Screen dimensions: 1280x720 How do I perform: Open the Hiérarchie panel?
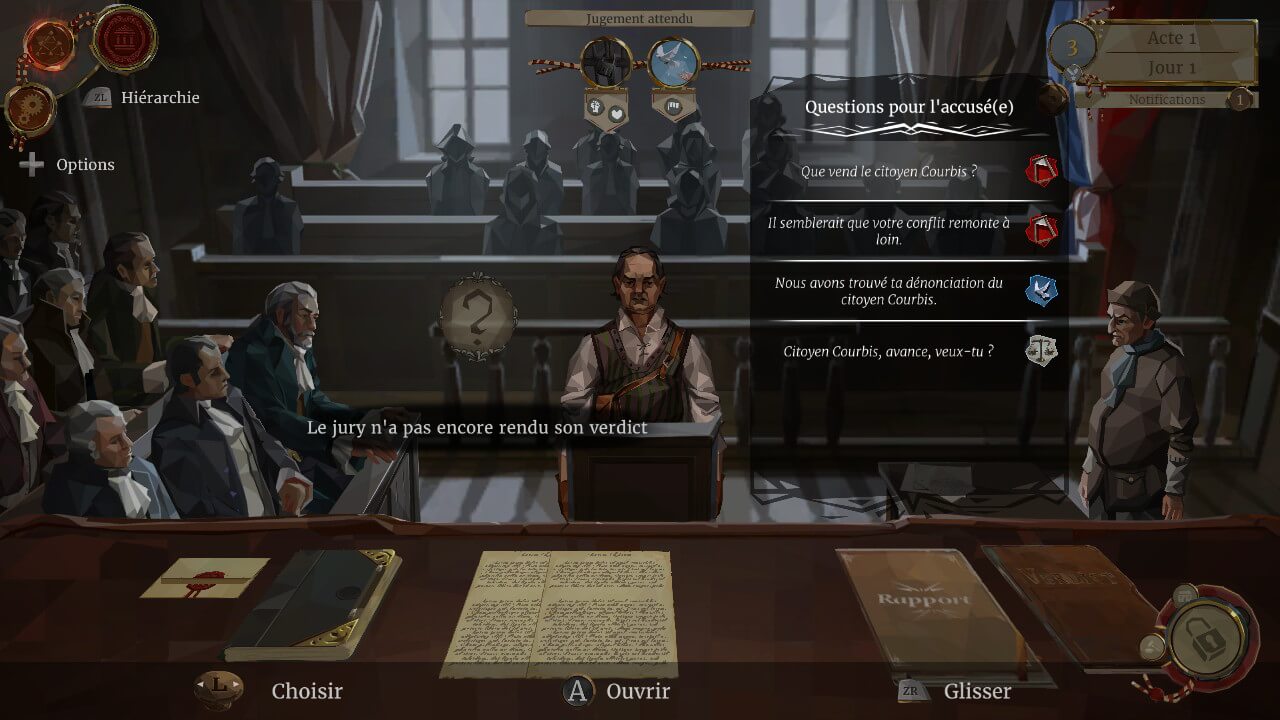159,98
